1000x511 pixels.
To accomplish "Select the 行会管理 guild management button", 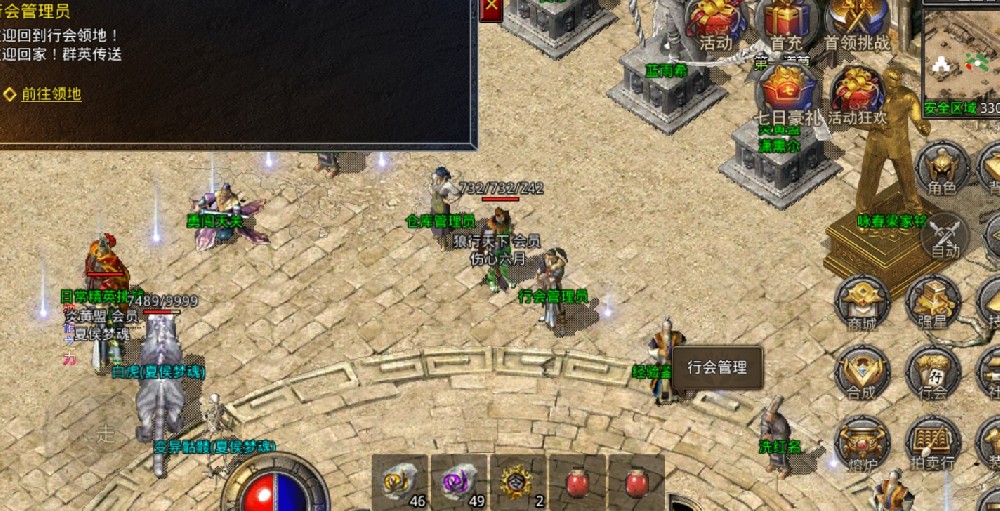I will pos(717,367).
